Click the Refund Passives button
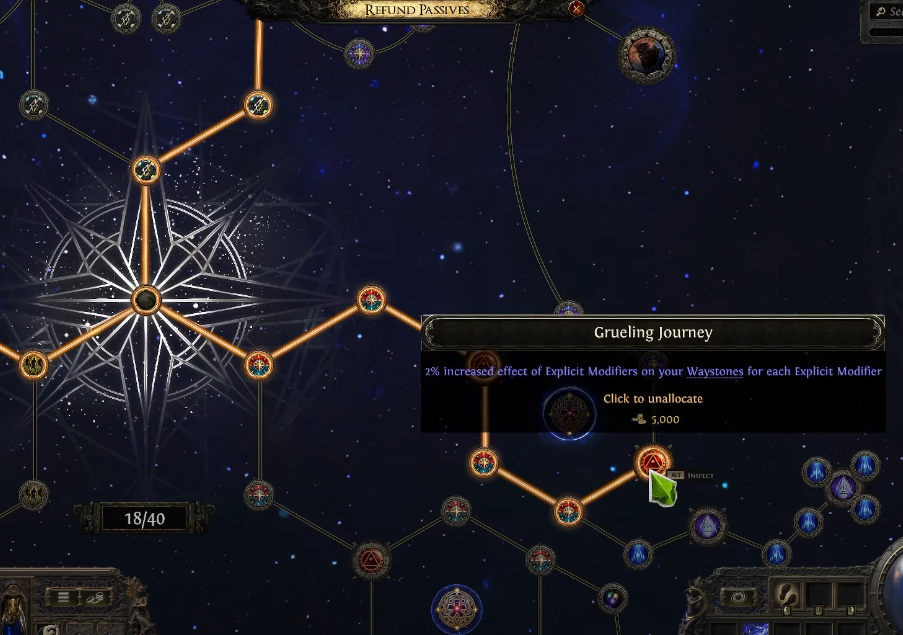Image resolution: width=903 pixels, height=635 pixels. pos(417,10)
